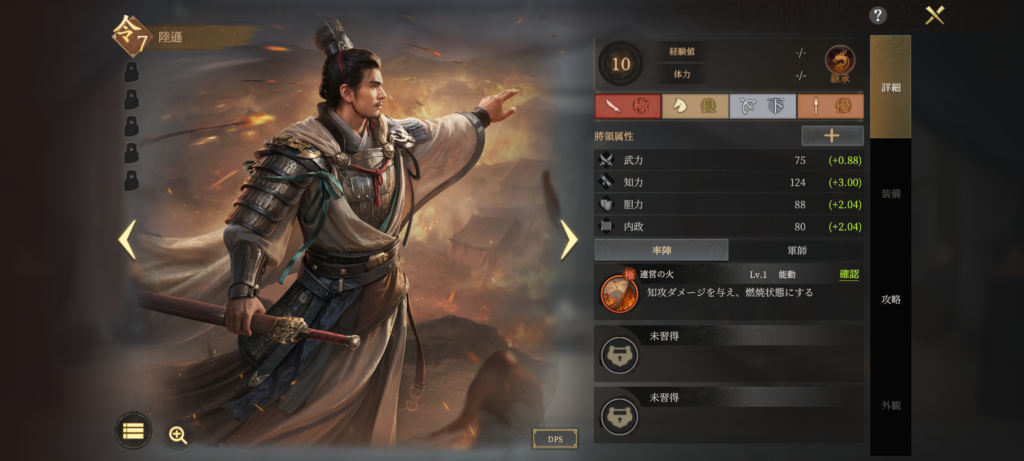Open the 装備 side tab
The image size is (1024, 461).
point(890,193)
